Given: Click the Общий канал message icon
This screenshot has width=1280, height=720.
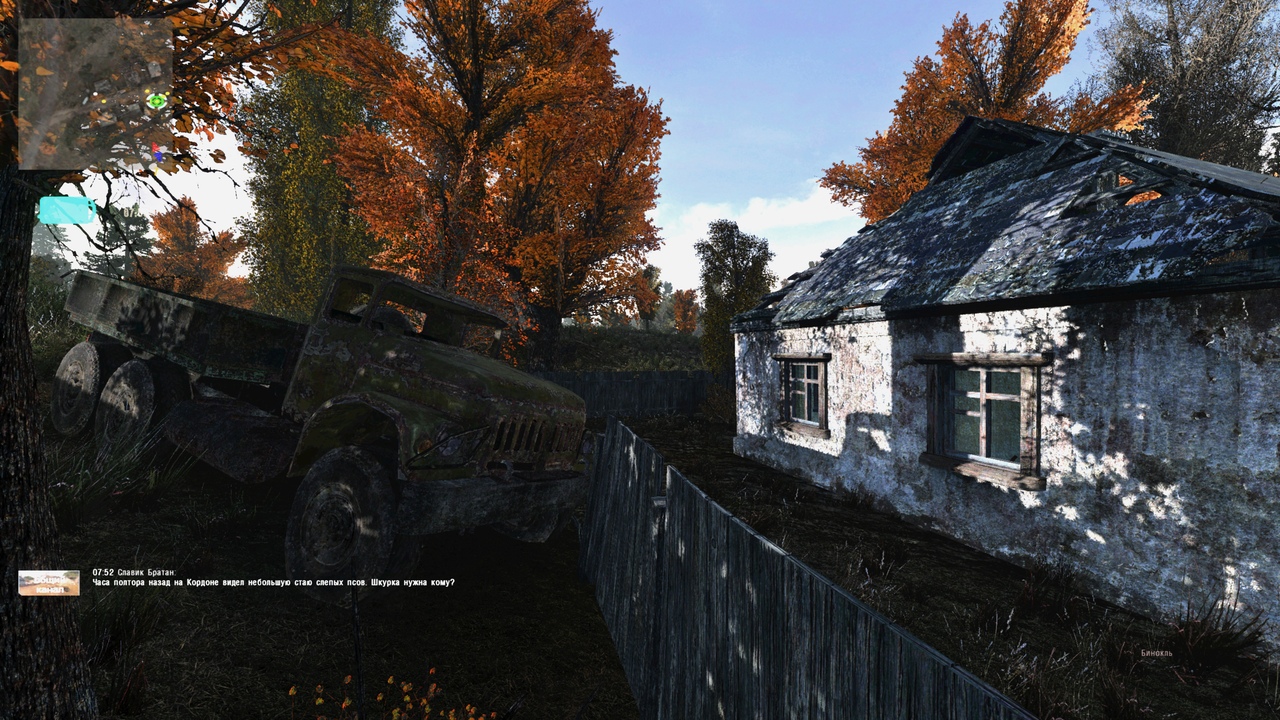Looking at the screenshot, I should tap(49, 583).
